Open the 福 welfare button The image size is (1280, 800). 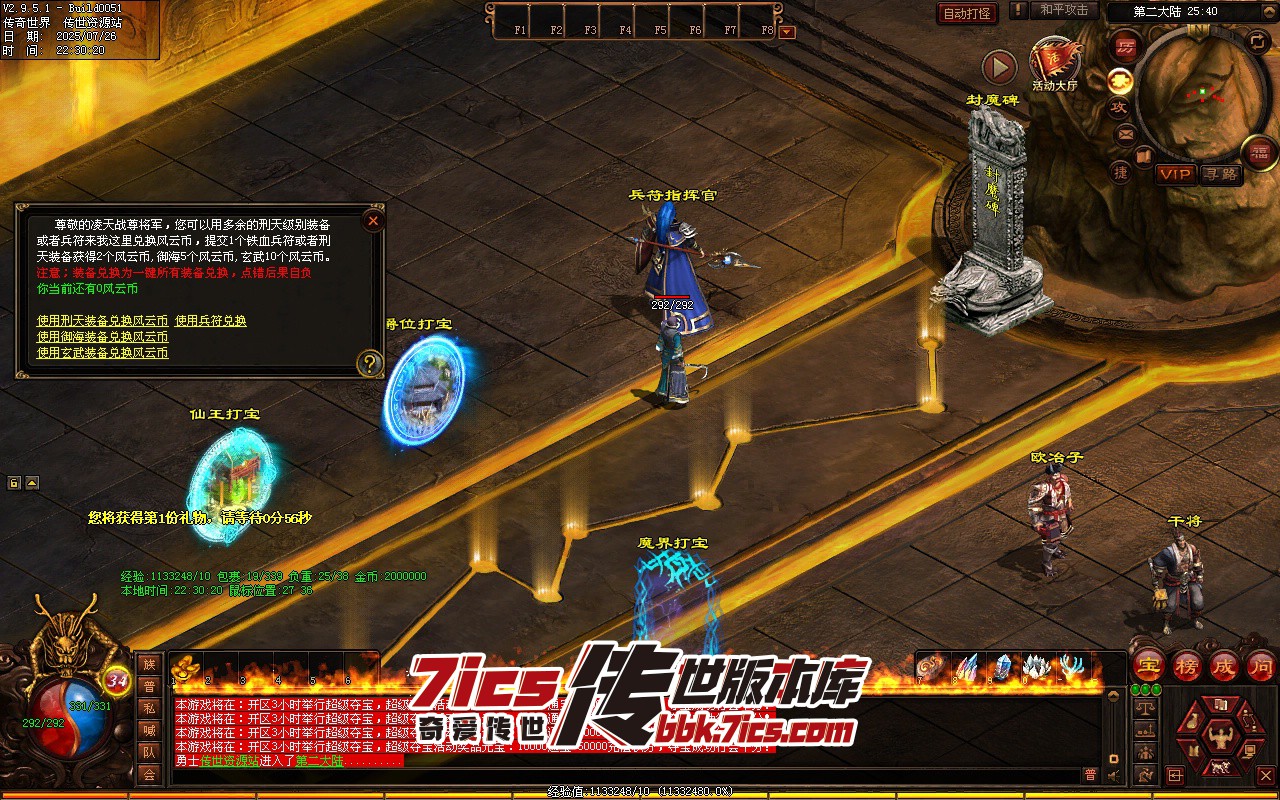point(1258,152)
